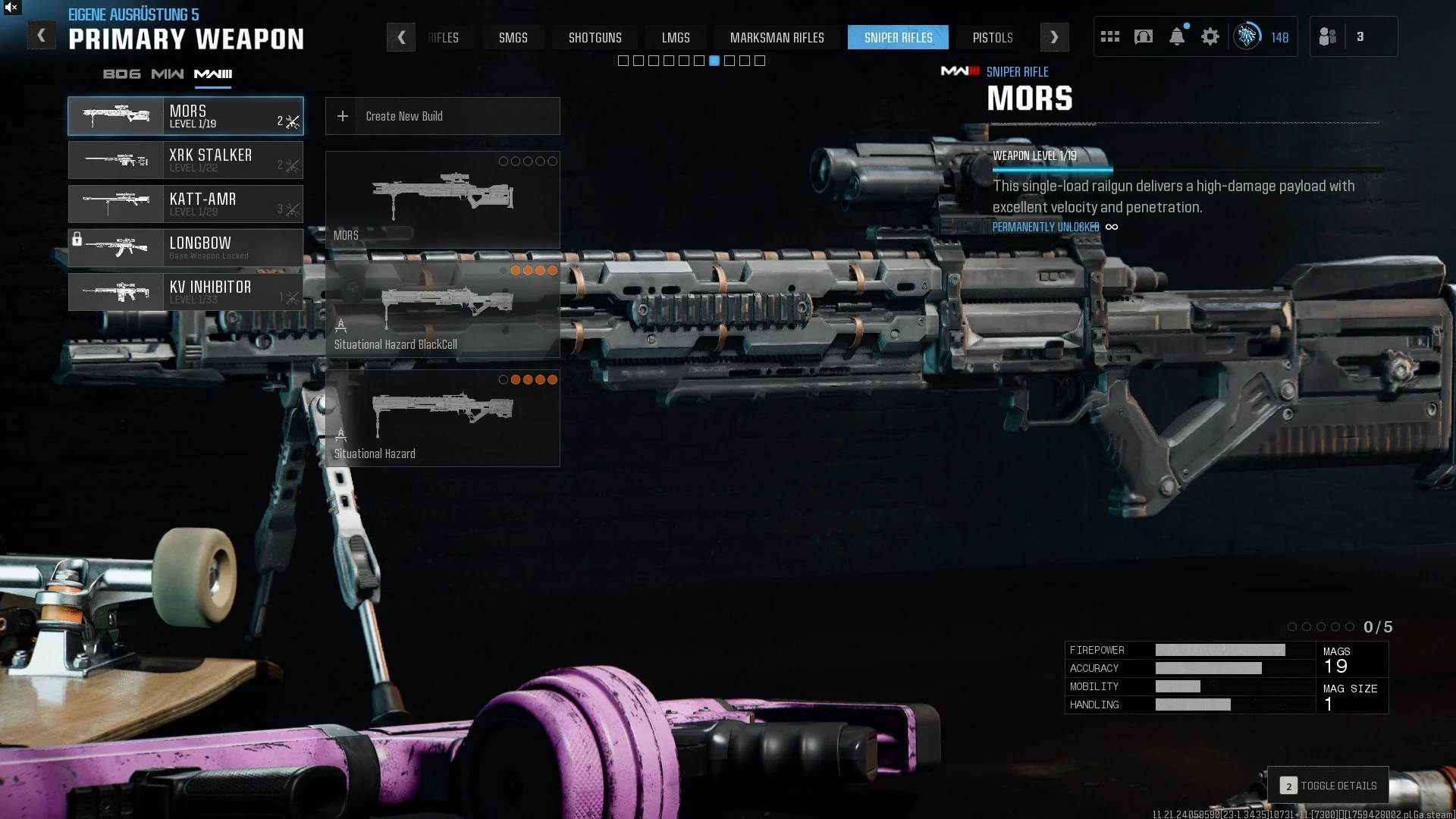
Task: Filter weapons by BO6 game
Action: click(121, 74)
